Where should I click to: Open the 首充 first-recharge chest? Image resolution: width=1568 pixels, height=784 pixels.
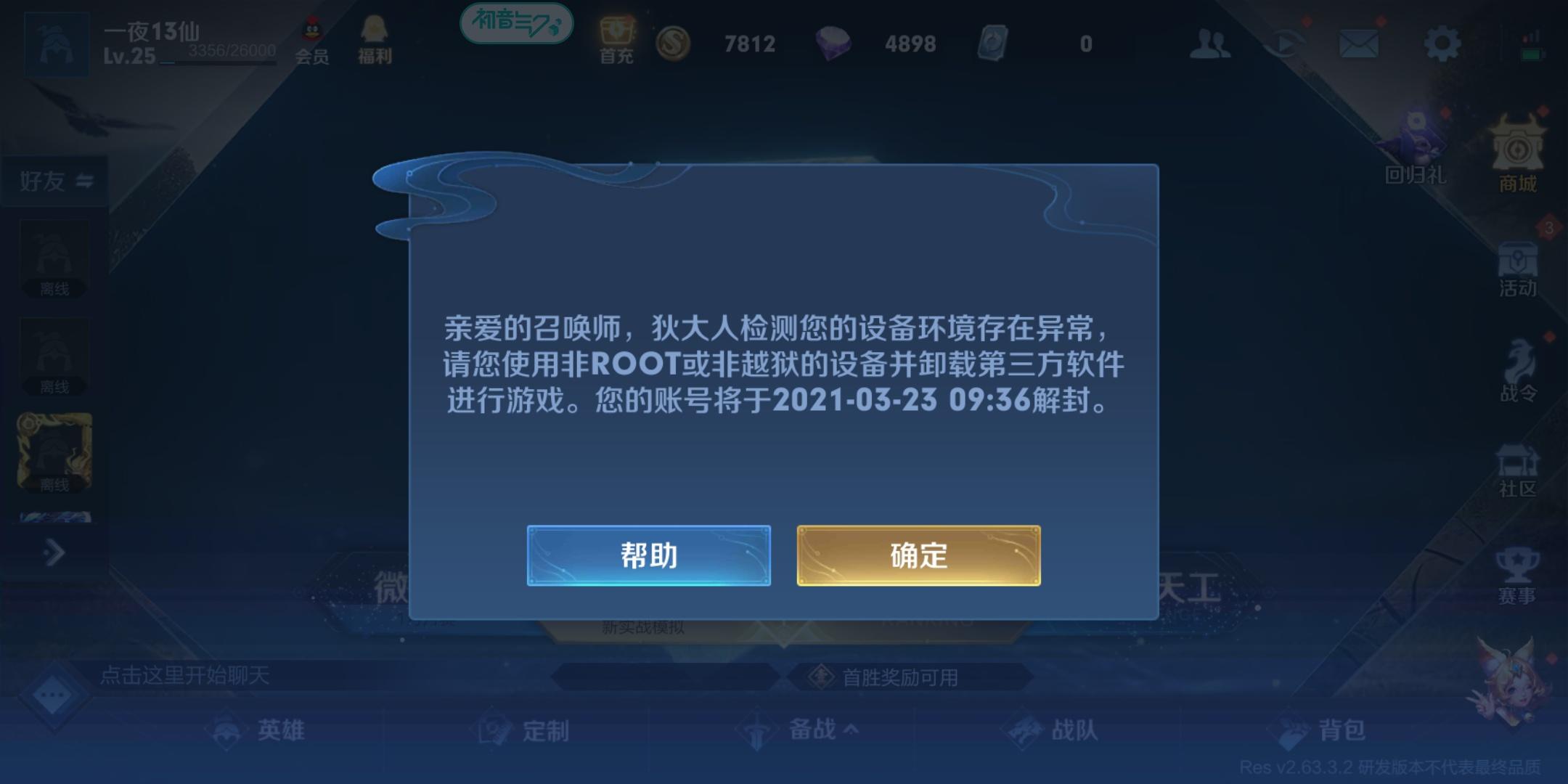pyautogui.click(x=616, y=36)
